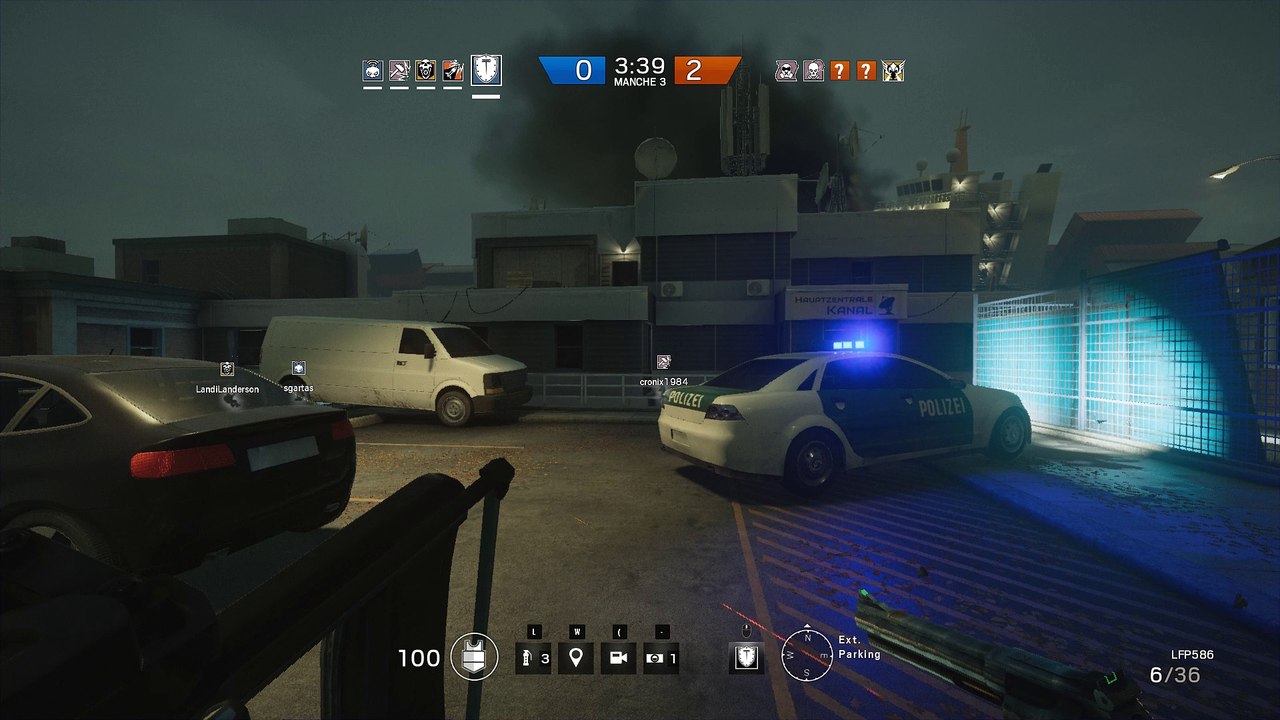Click teammate marker for cronix1984

[x=663, y=362]
